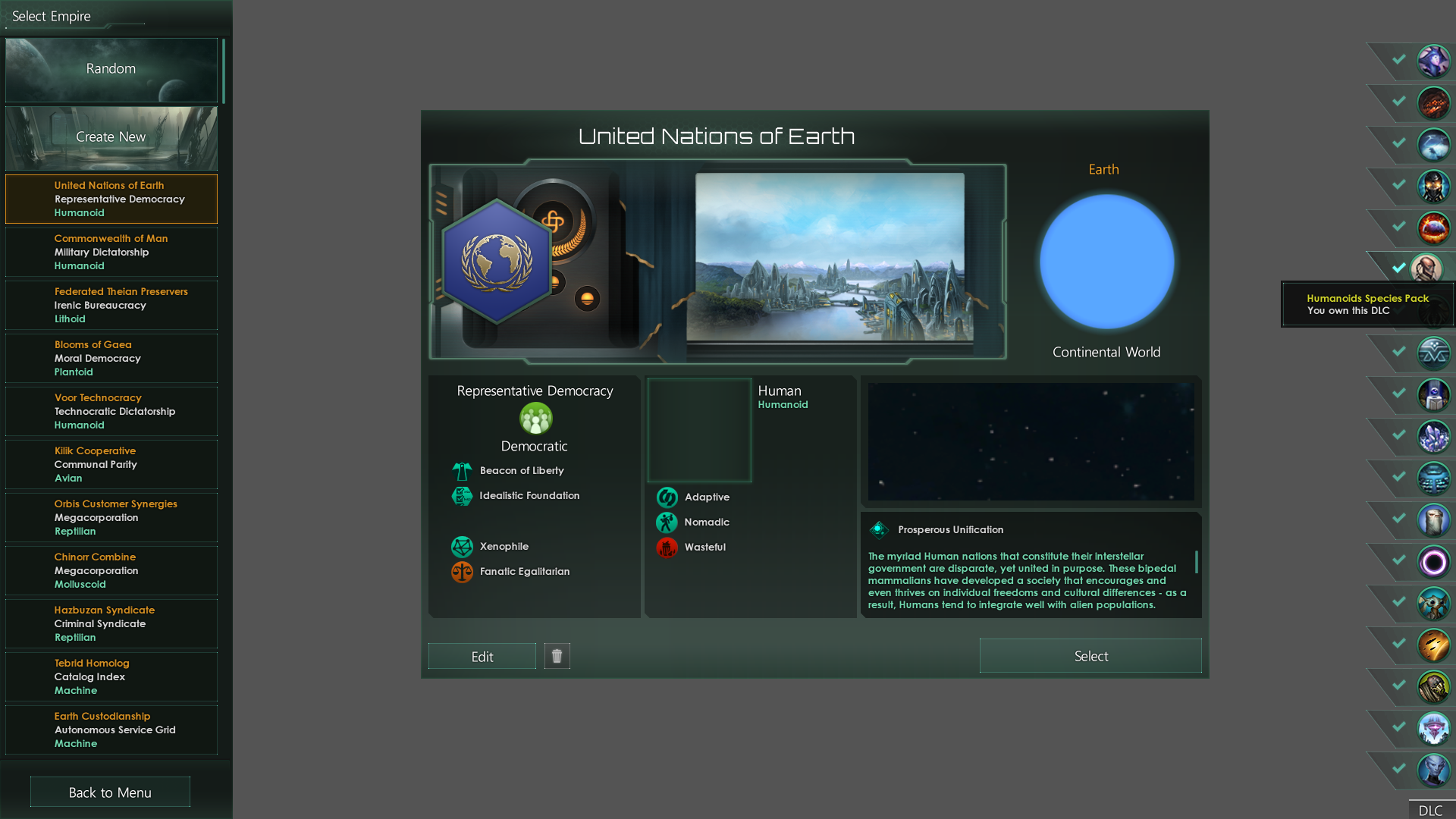Image resolution: width=1456 pixels, height=819 pixels.
Task: Click the Idealistic Foundation civic icon
Action: (463, 496)
